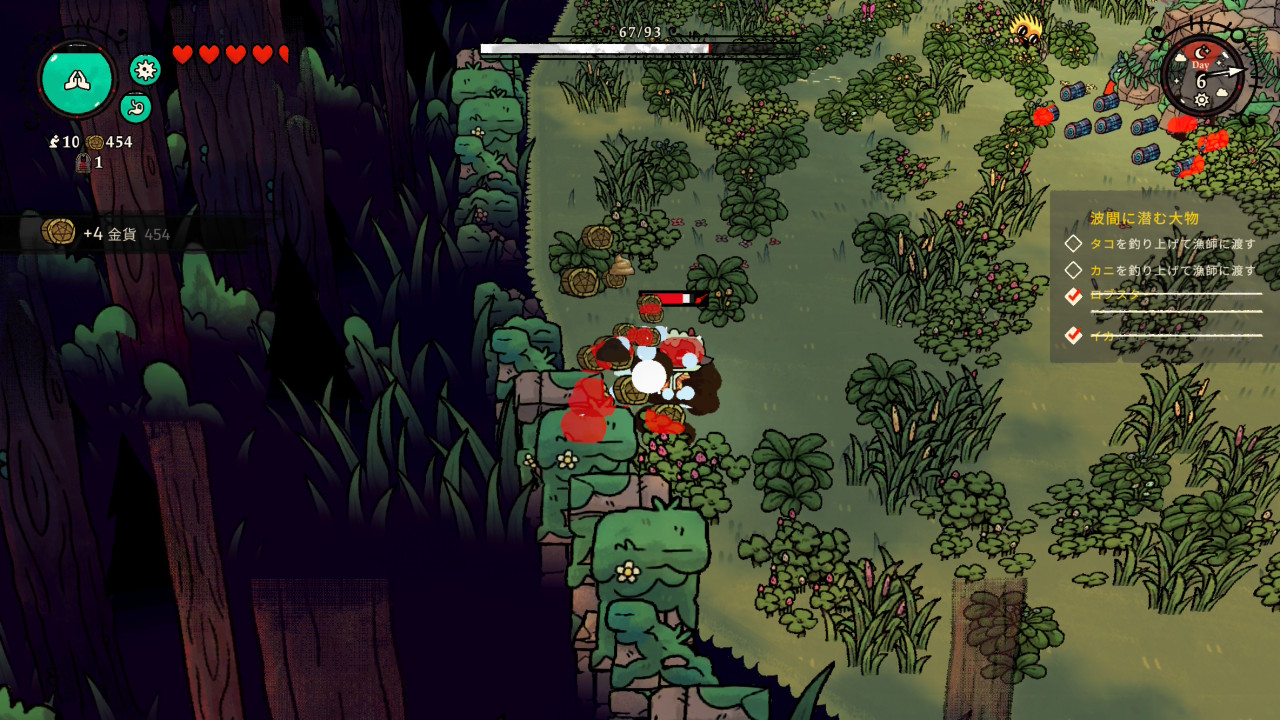Select the カニ crab fishing objective
The image size is (1280, 720).
click(x=1172, y=270)
